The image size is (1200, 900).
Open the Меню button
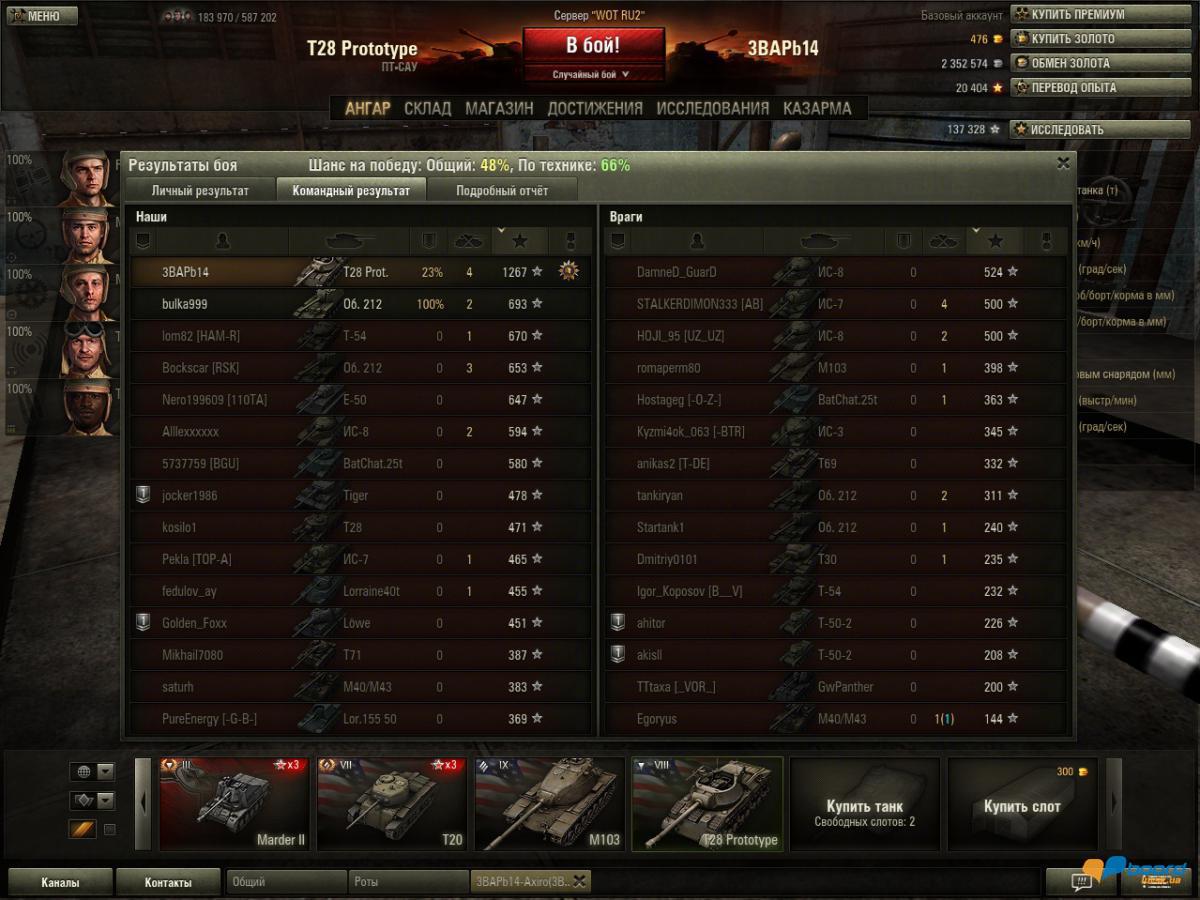[41, 16]
